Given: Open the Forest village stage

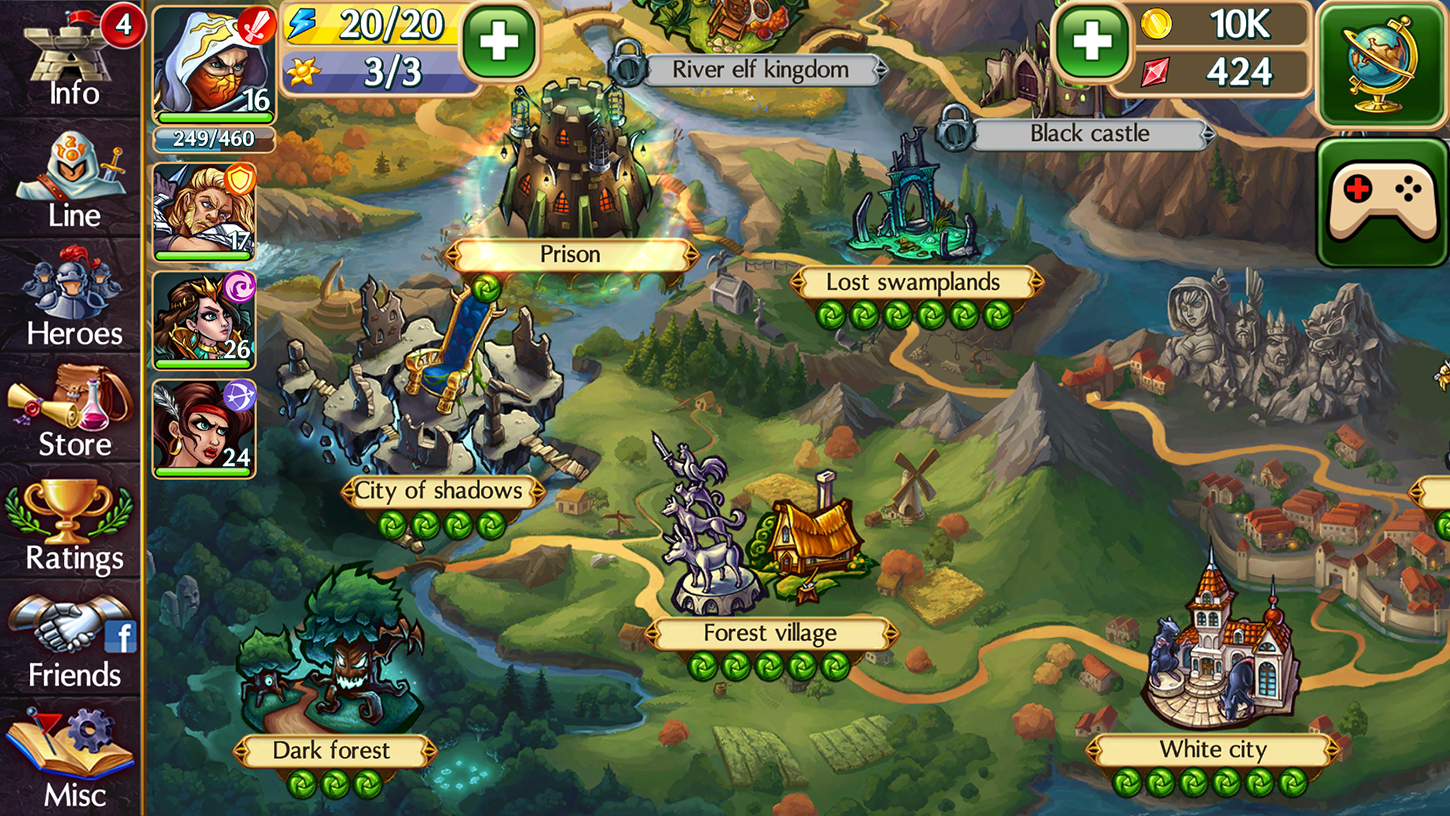Looking at the screenshot, I should 772,633.
